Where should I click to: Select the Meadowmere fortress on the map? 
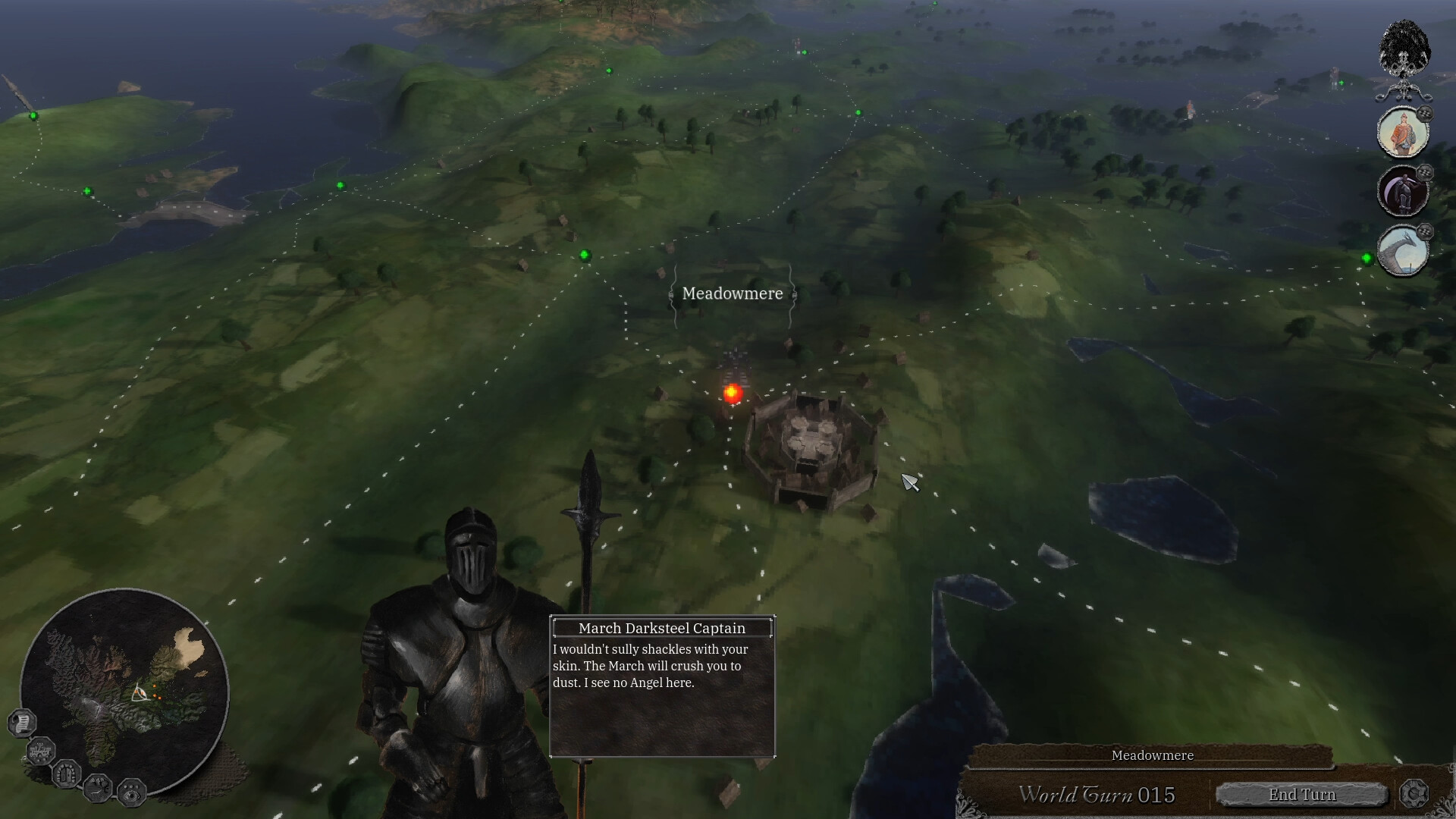point(815,444)
